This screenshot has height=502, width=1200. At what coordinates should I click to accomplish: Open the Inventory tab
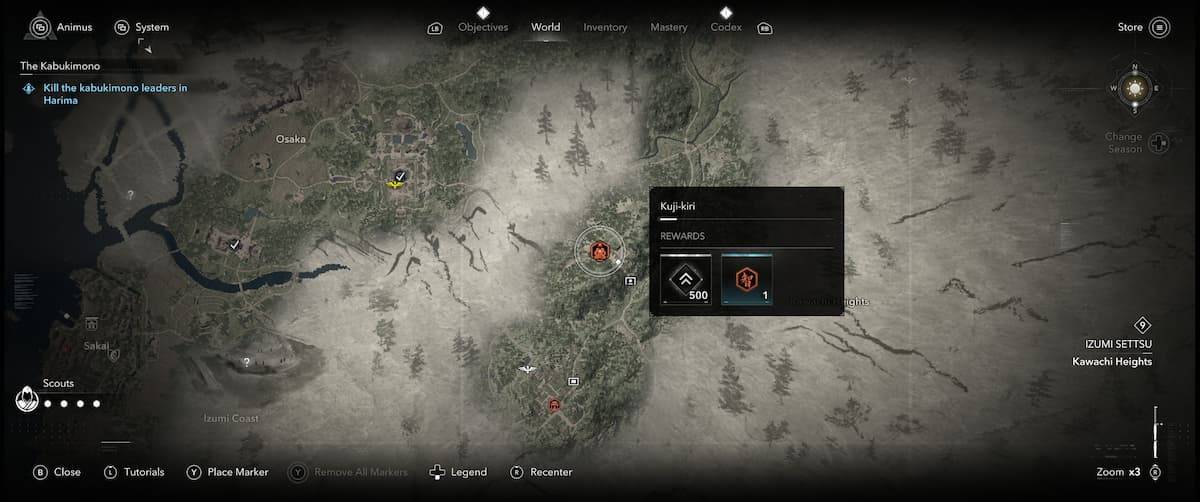(605, 27)
